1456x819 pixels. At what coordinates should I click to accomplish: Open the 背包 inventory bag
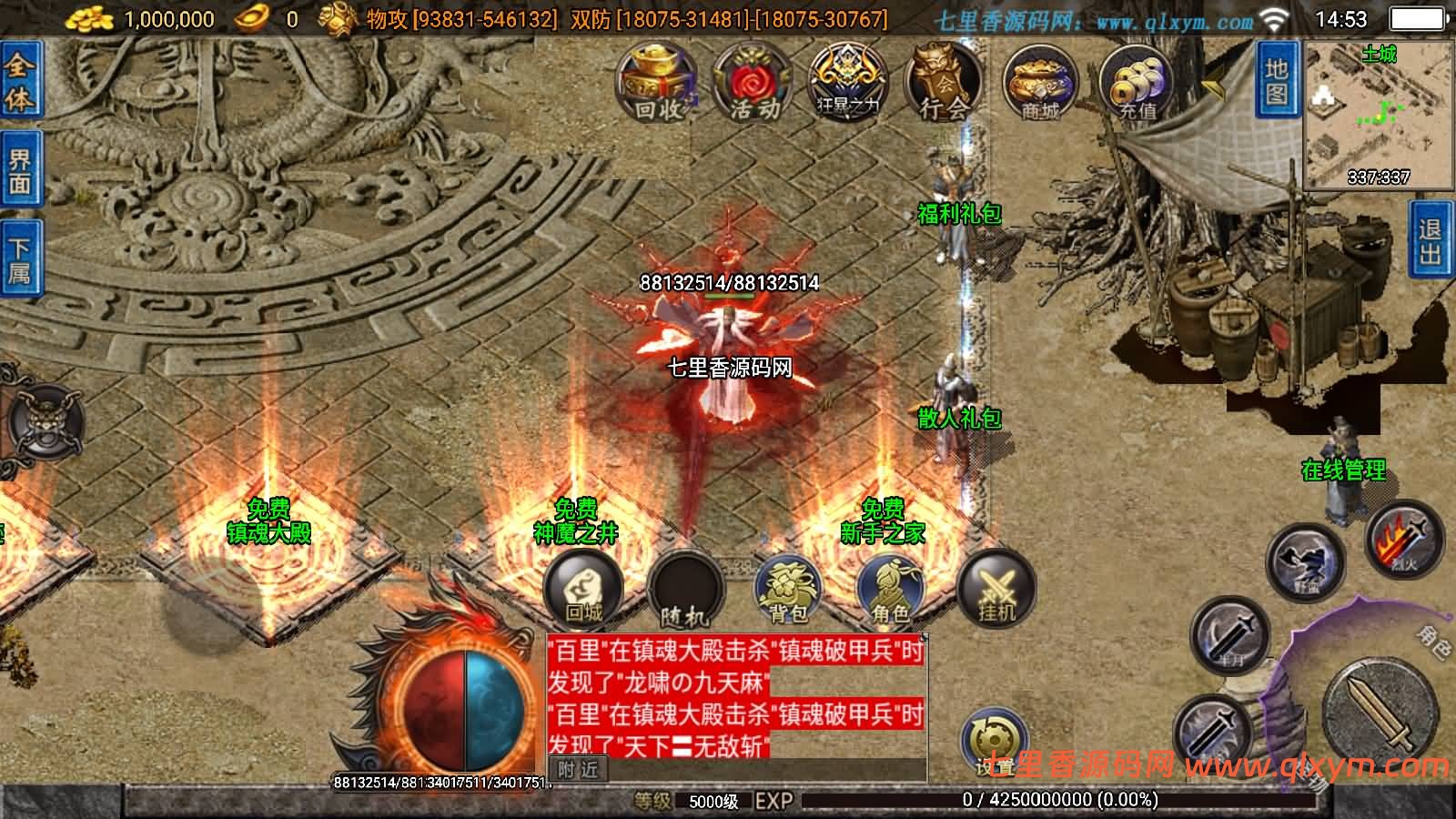(789, 589)
